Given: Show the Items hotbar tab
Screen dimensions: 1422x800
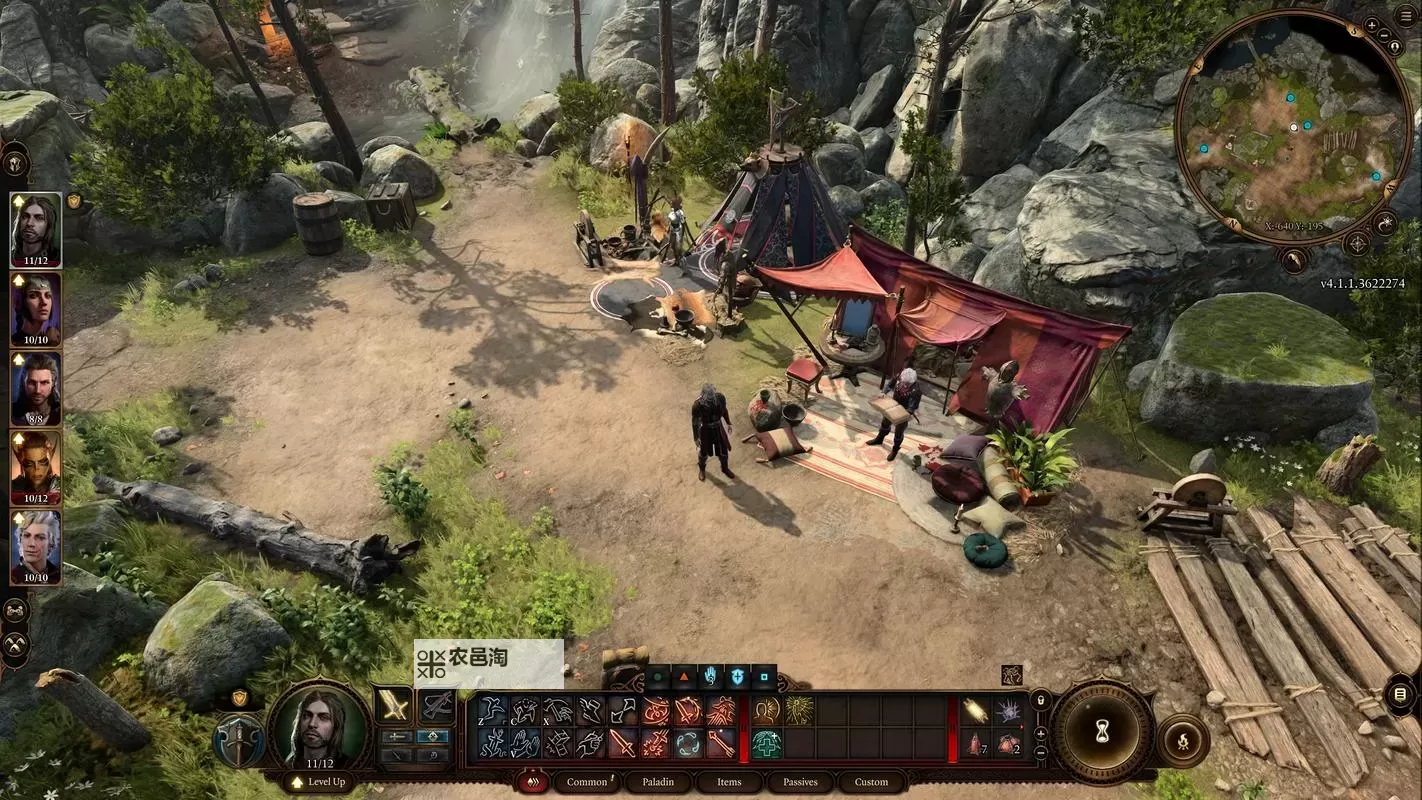Looking at the screenshot, I should 729,782.
